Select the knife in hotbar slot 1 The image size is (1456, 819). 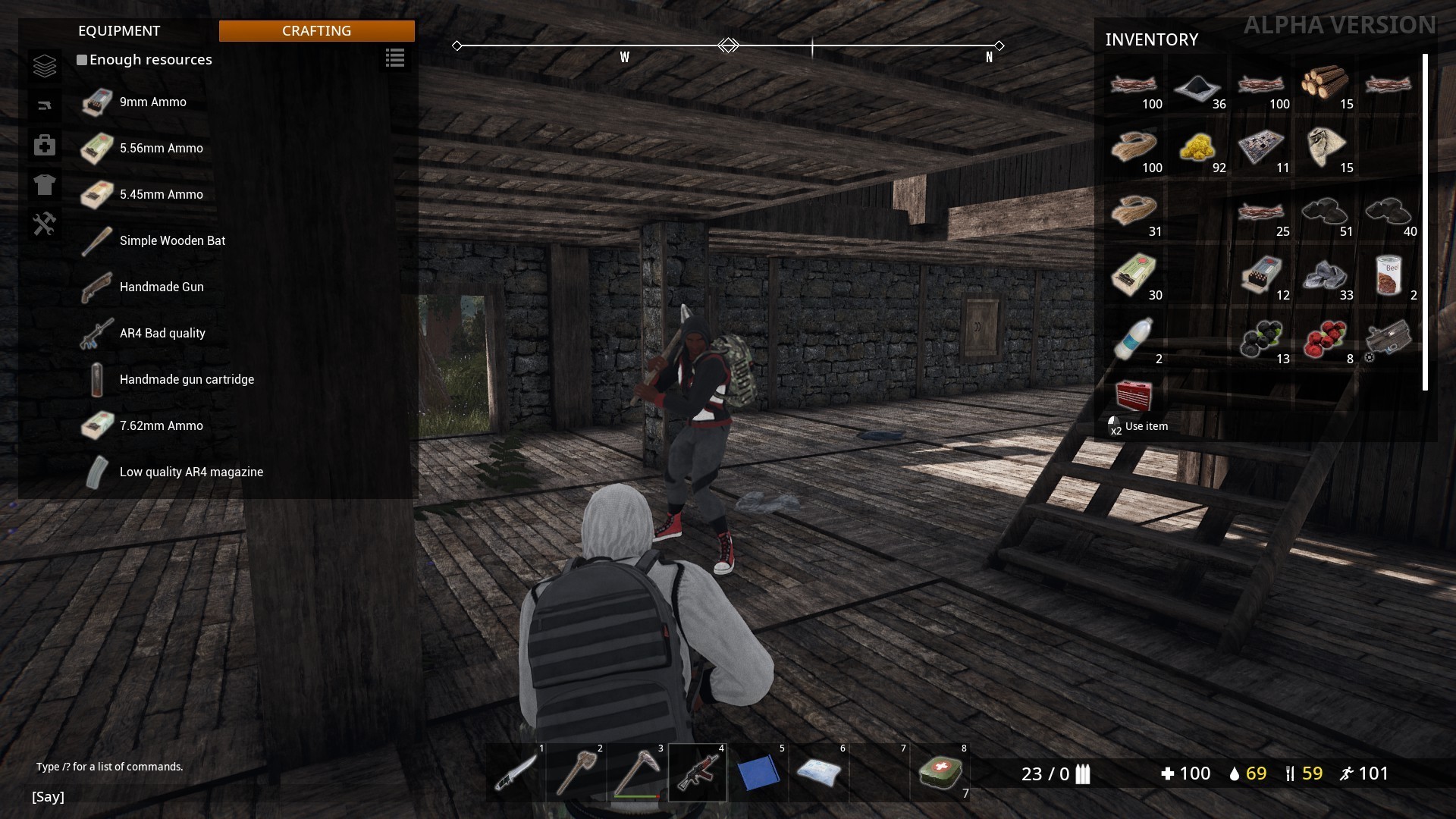coord(514,771)
